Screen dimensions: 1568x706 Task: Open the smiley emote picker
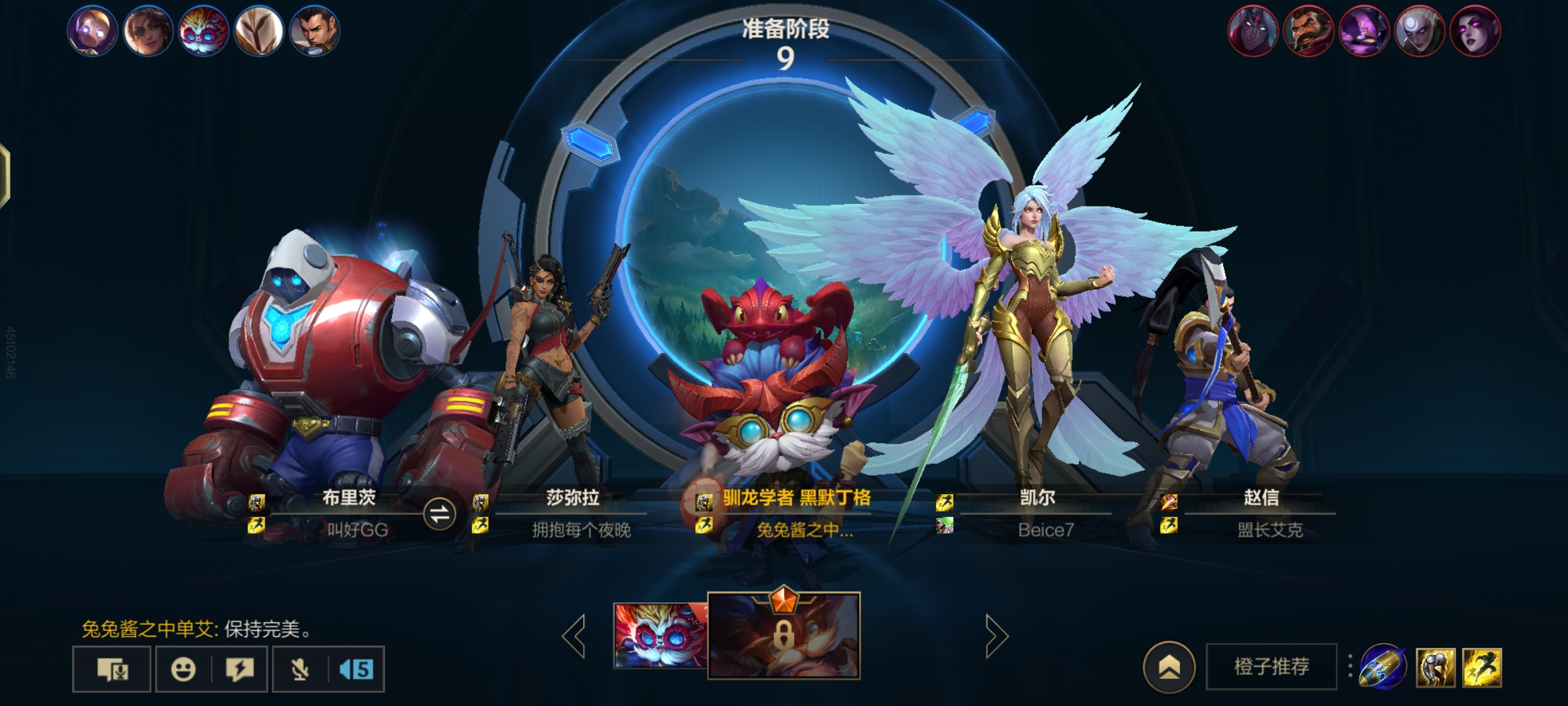click(183, 669)
